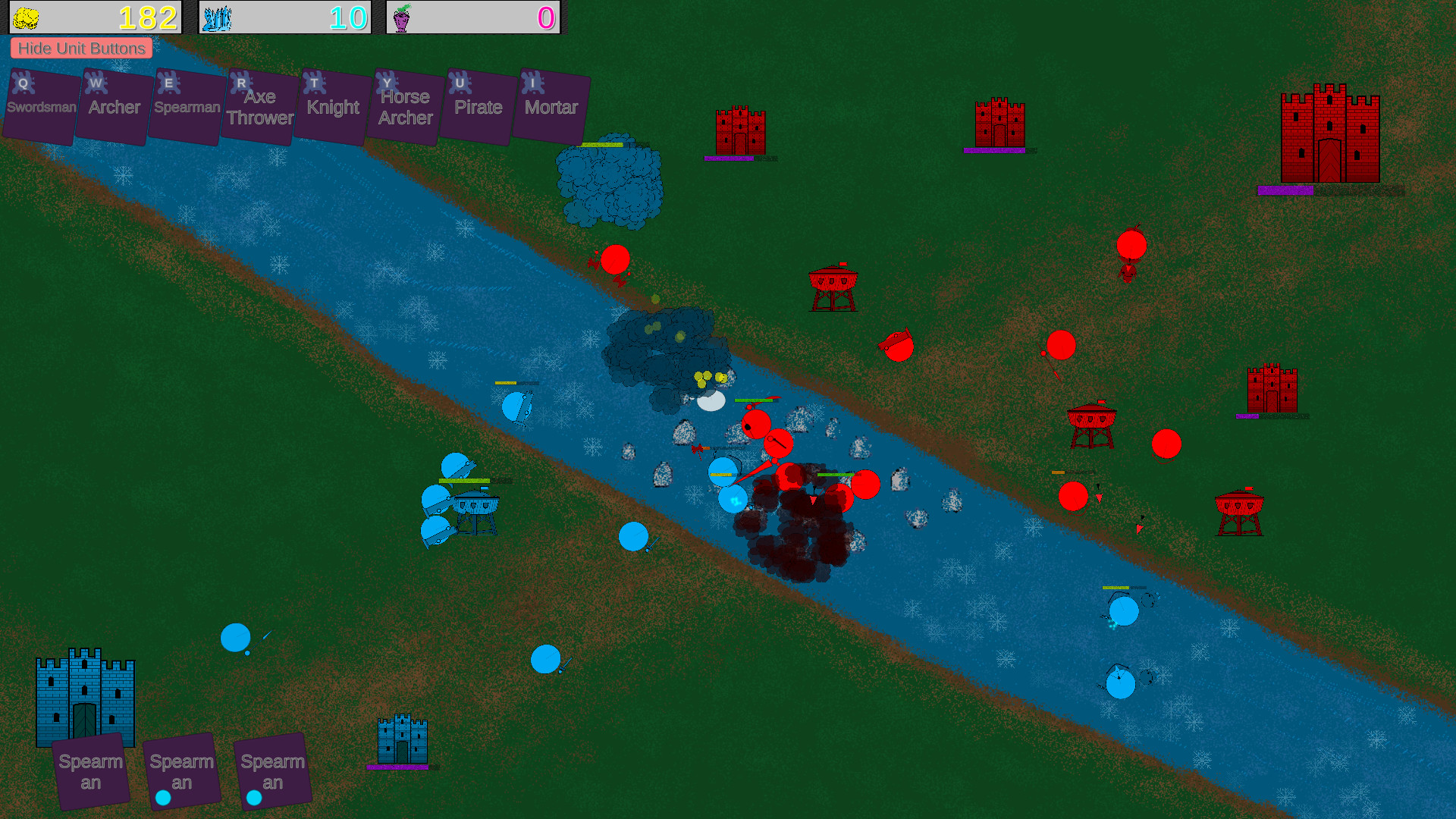Select the Archer unit button
1456x819 pixels.
pos(112,106)
